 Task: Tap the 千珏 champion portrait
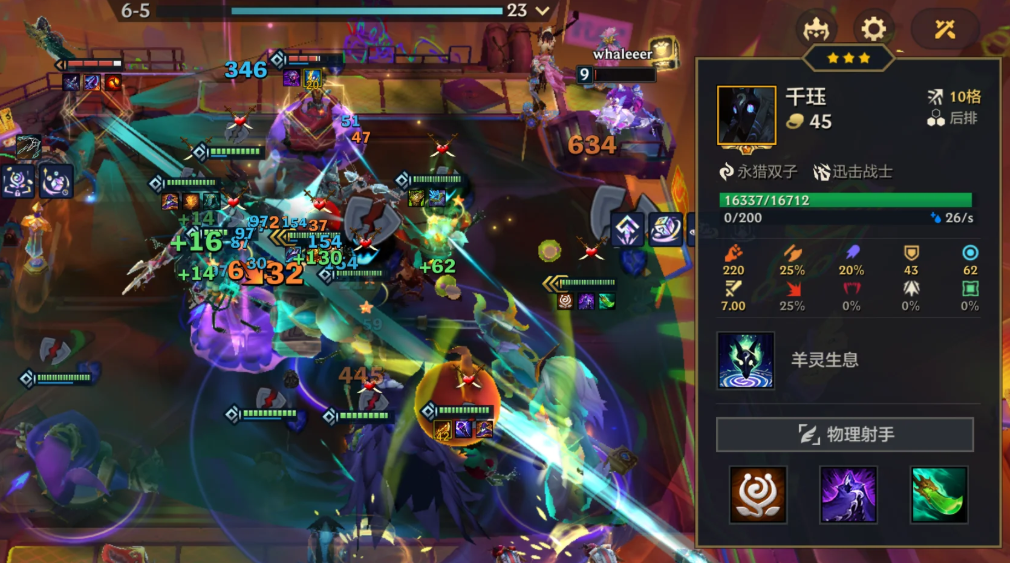click(x=746, y=115)
